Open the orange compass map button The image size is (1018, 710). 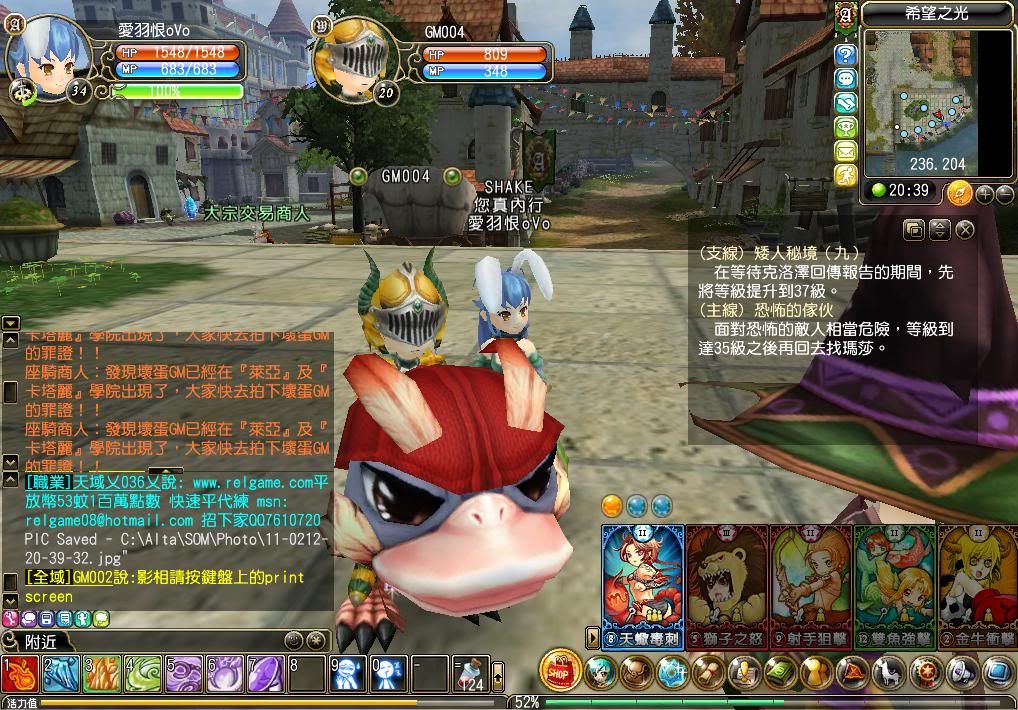coord(959,192)
